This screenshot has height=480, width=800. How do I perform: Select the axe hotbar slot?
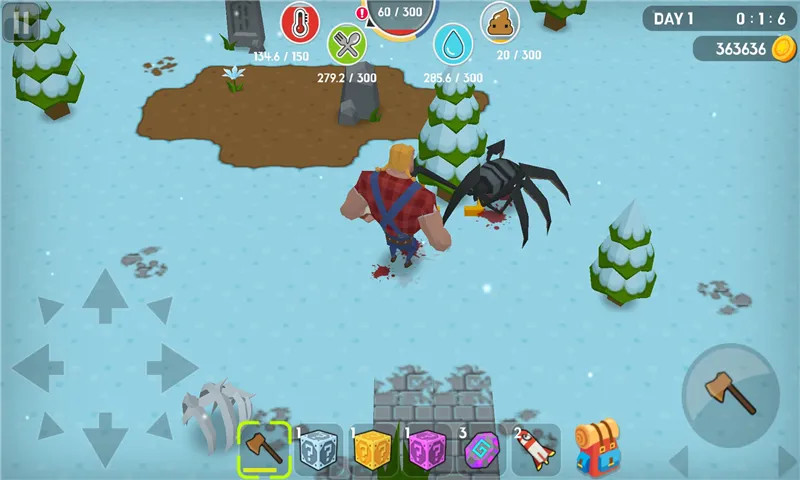point(263,447)
